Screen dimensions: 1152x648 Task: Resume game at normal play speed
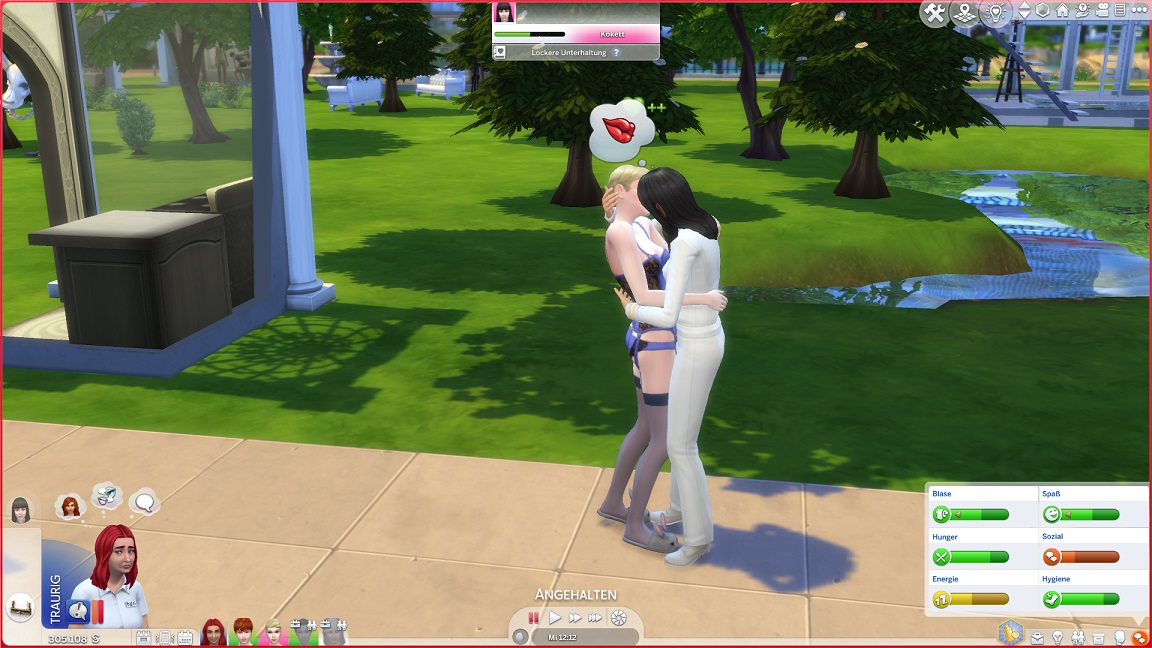tap(555, 618)
